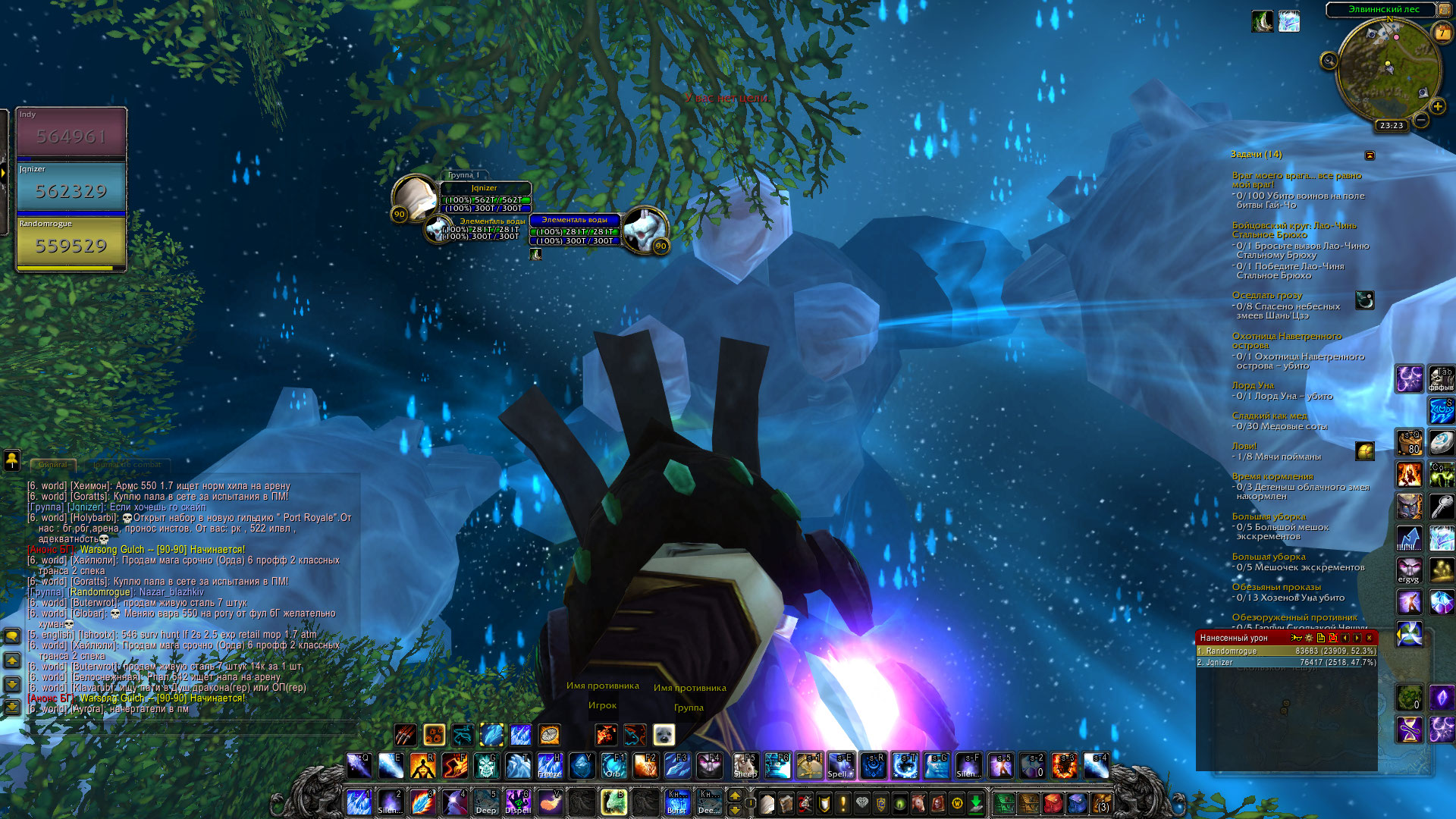Select the Indy raid frame
The height and width of the screenshot is (819, 1456).
click(71, 135)
